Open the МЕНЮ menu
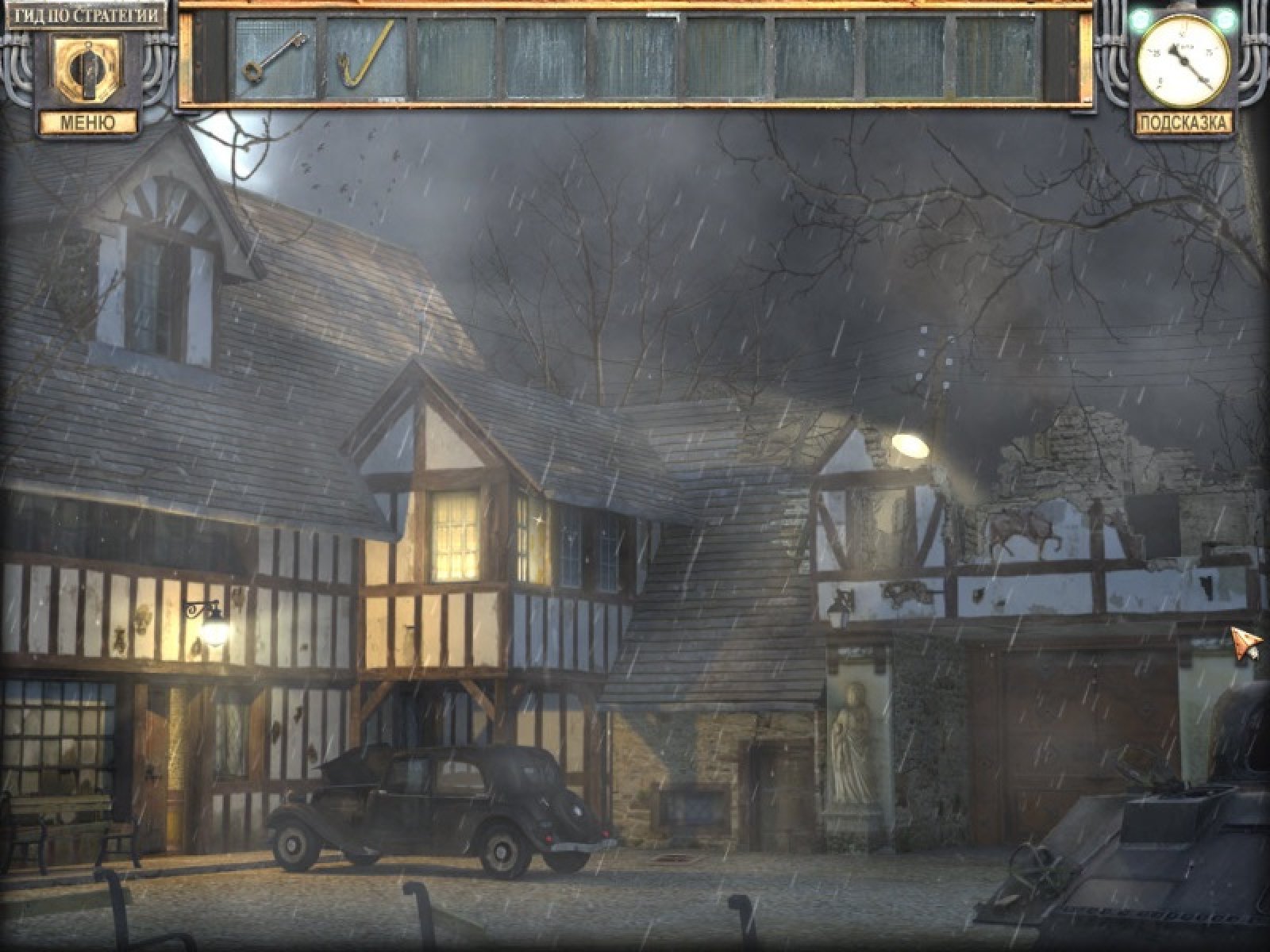The width and height of the screenshot is (1270, 952). point(87,123)
